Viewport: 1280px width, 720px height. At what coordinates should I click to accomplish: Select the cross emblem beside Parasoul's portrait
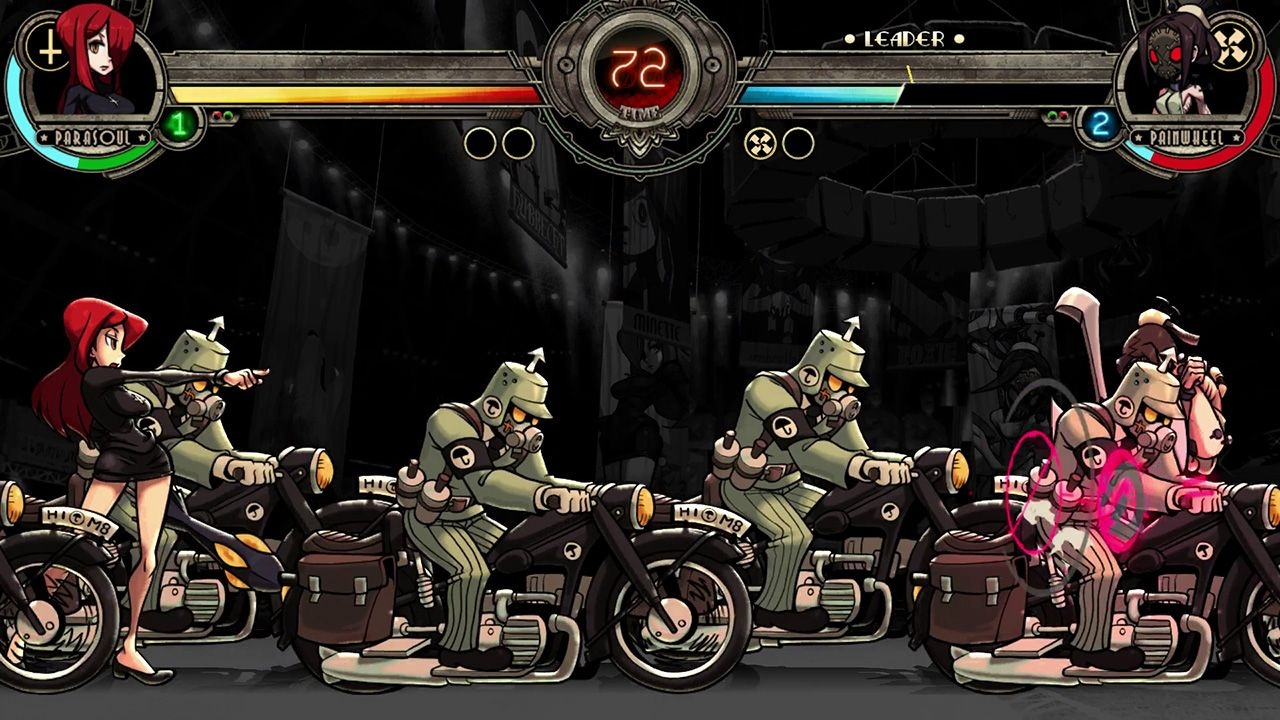pos(46,47)
